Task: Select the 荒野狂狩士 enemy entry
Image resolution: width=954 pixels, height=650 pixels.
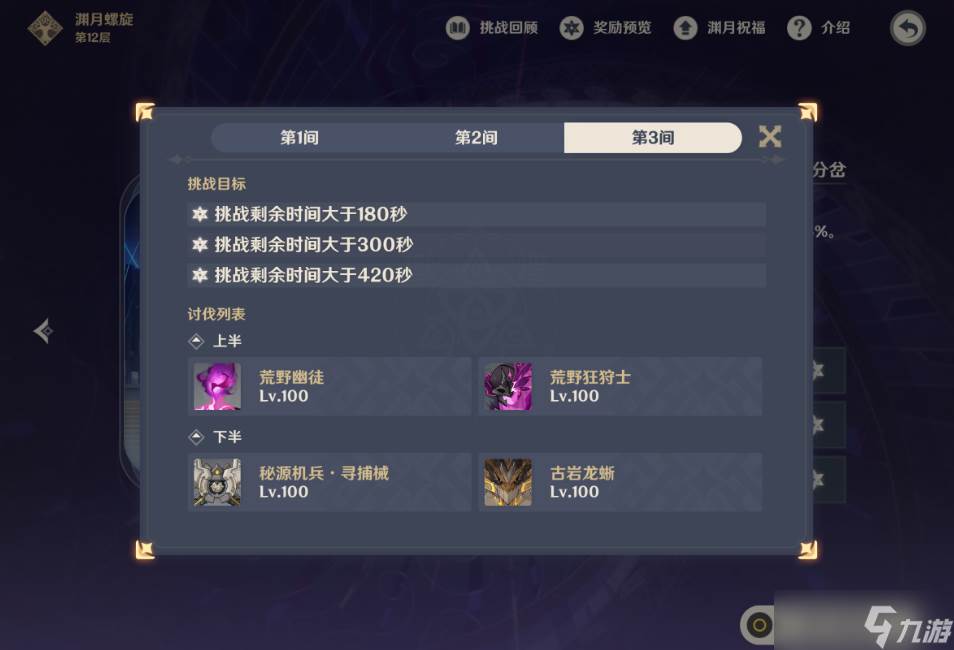Action: 620,386
